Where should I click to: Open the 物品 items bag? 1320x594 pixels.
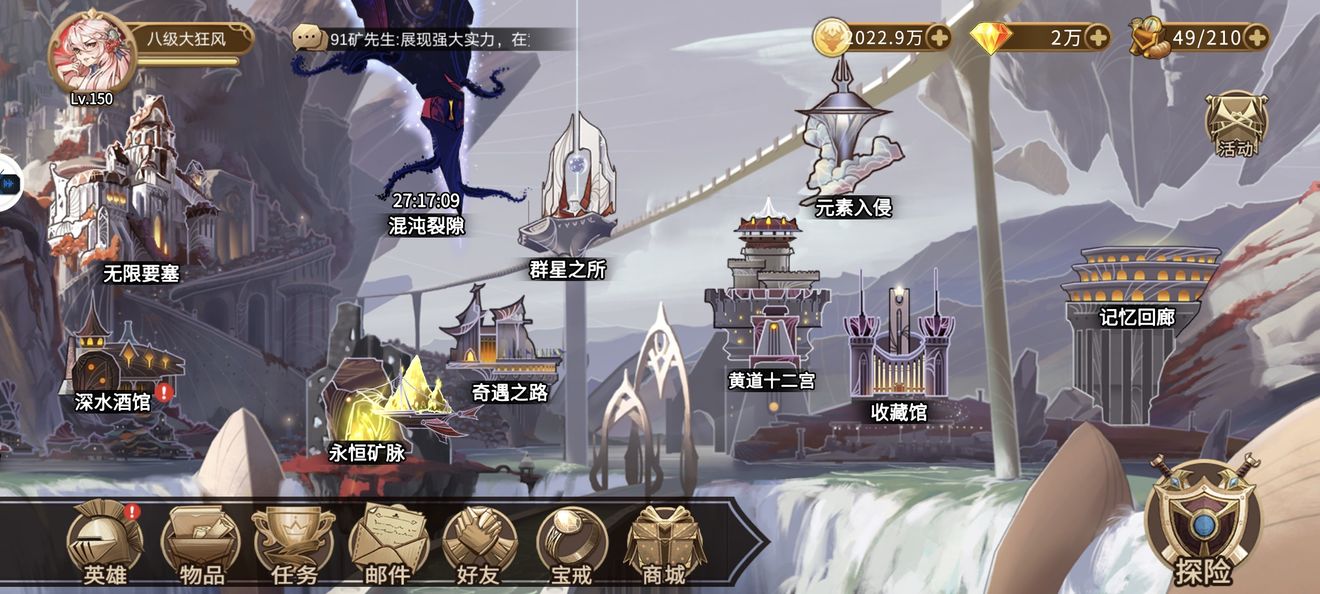coord(201,545)
